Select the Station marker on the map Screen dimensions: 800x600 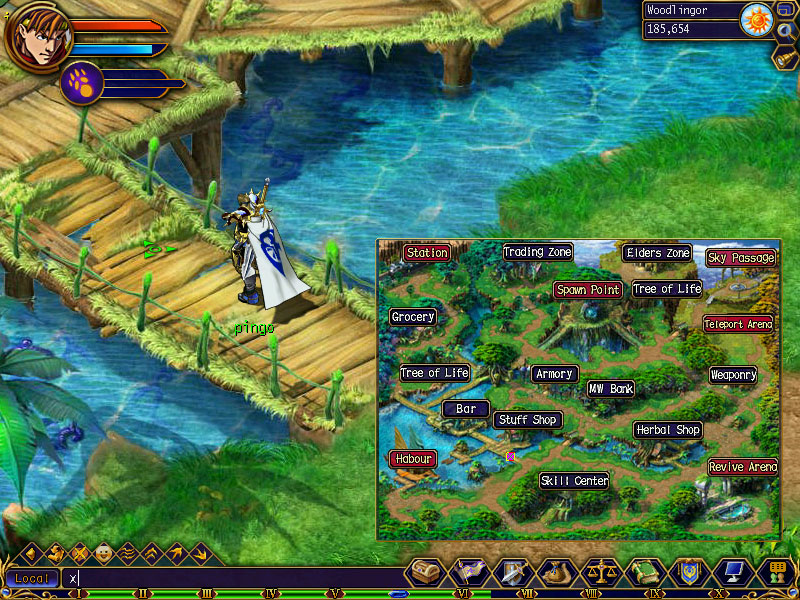[427, 253]
